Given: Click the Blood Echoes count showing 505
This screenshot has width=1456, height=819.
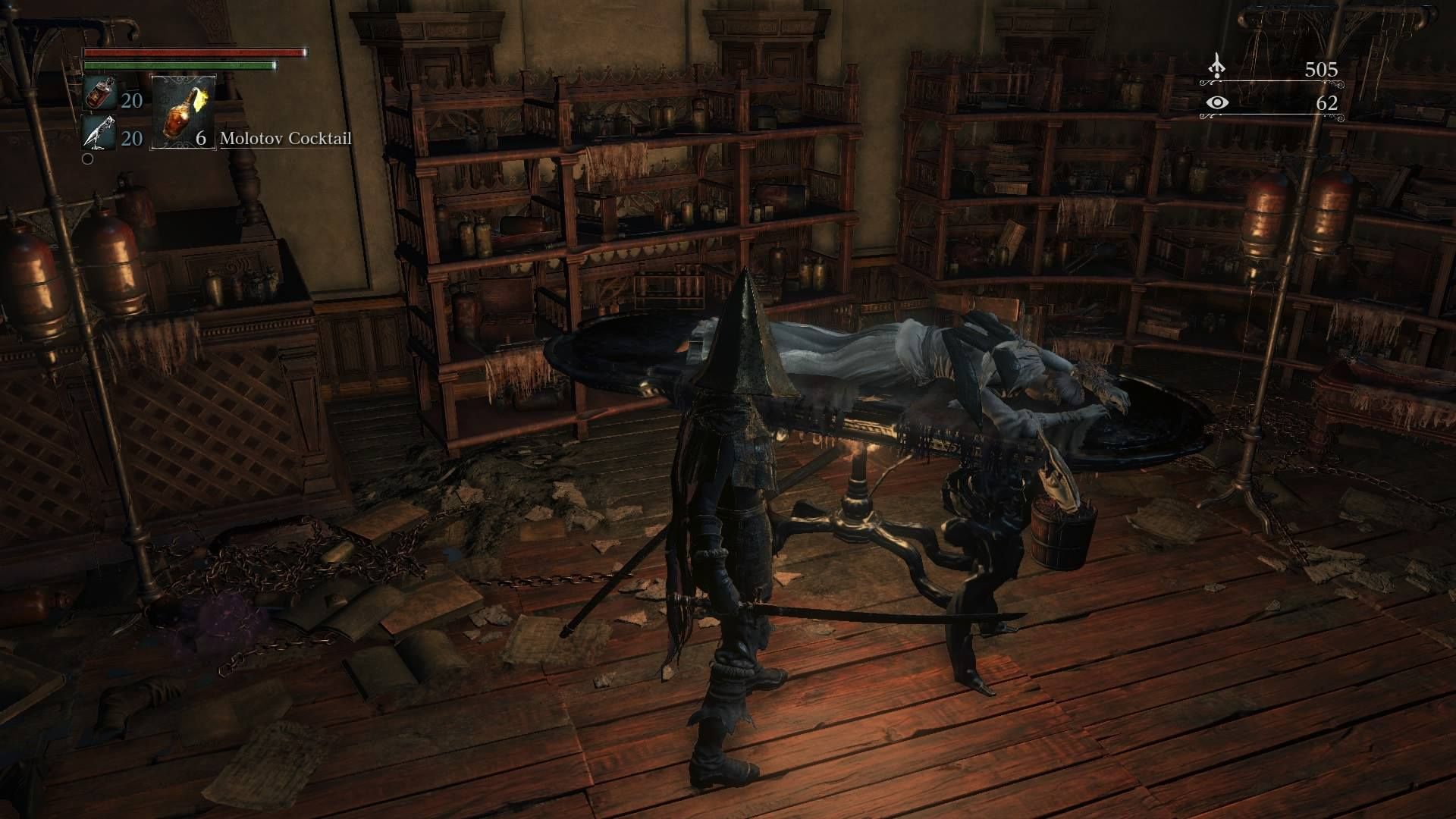Looking at the screenshot, I should 1322,69.
